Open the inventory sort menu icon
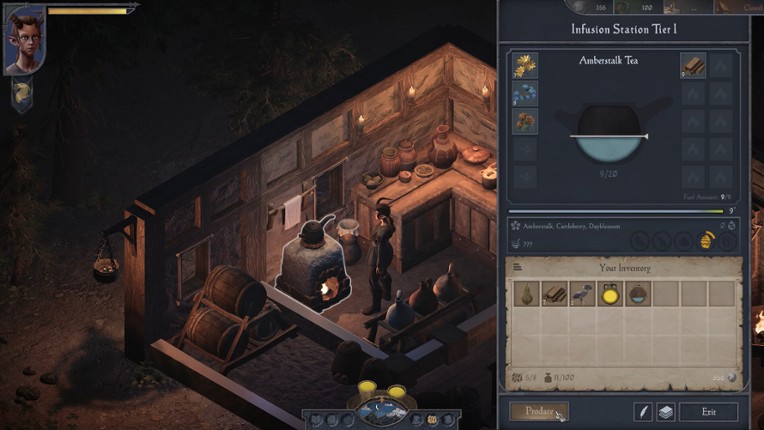 [518, 267]
